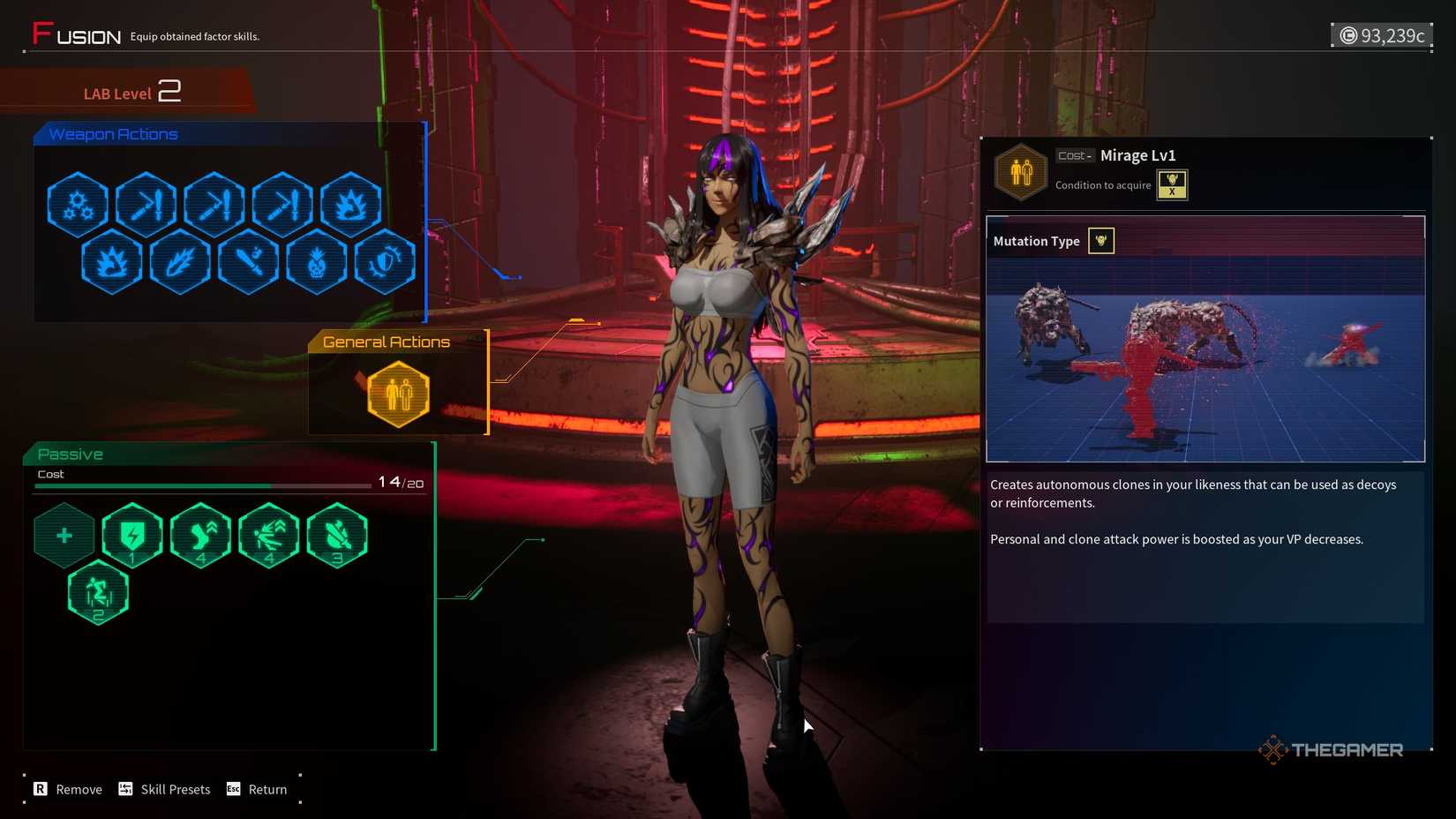Click the Mutation Type trophy badge
This screenshot has height=819, width=1456.
click(1100, 240)
